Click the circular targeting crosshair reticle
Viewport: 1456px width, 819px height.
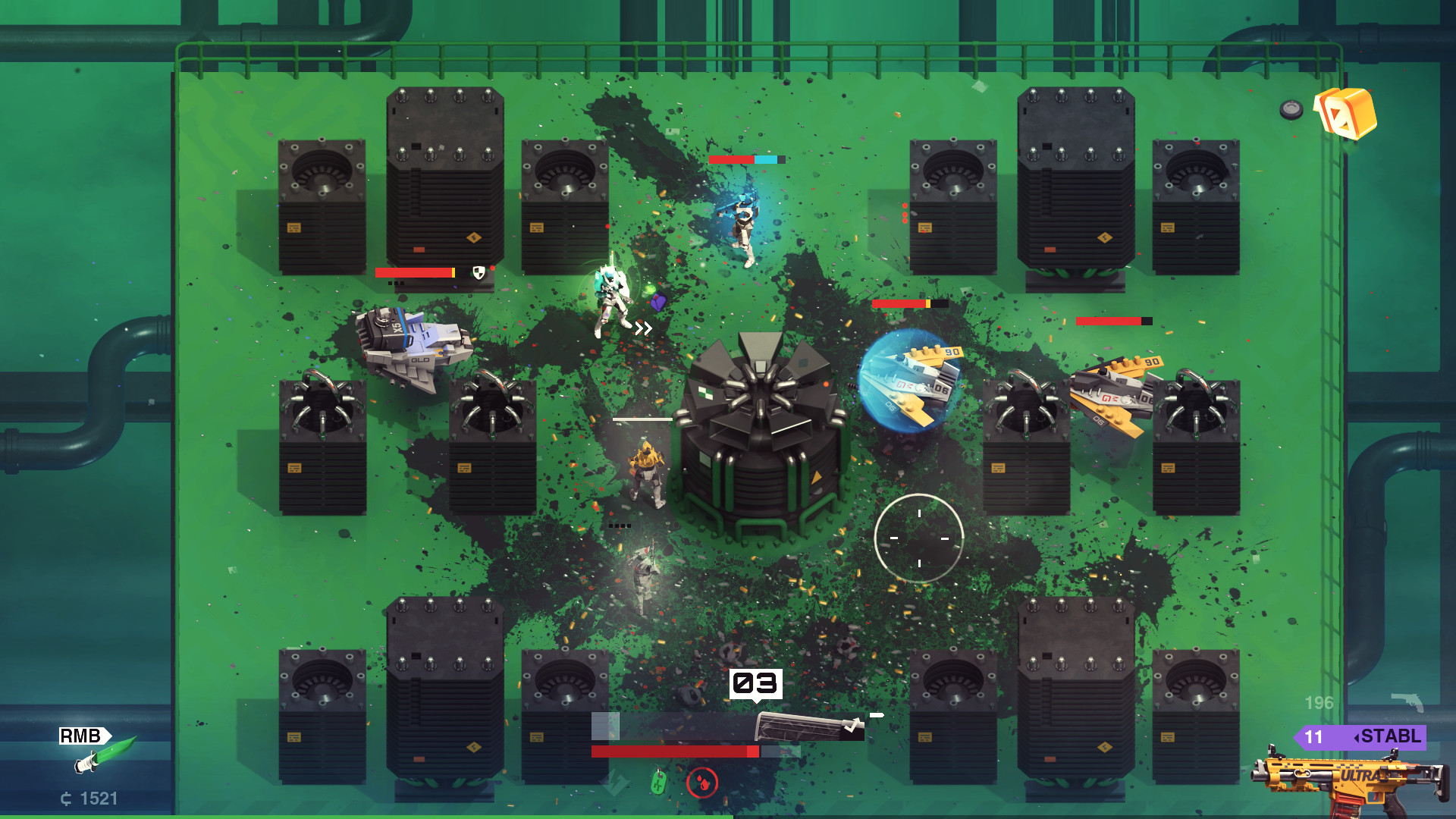(x=920, y=538)
